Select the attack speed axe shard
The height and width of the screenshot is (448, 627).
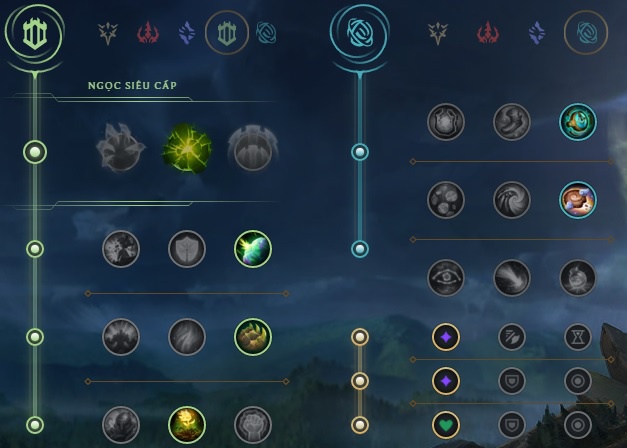point(512,337)
